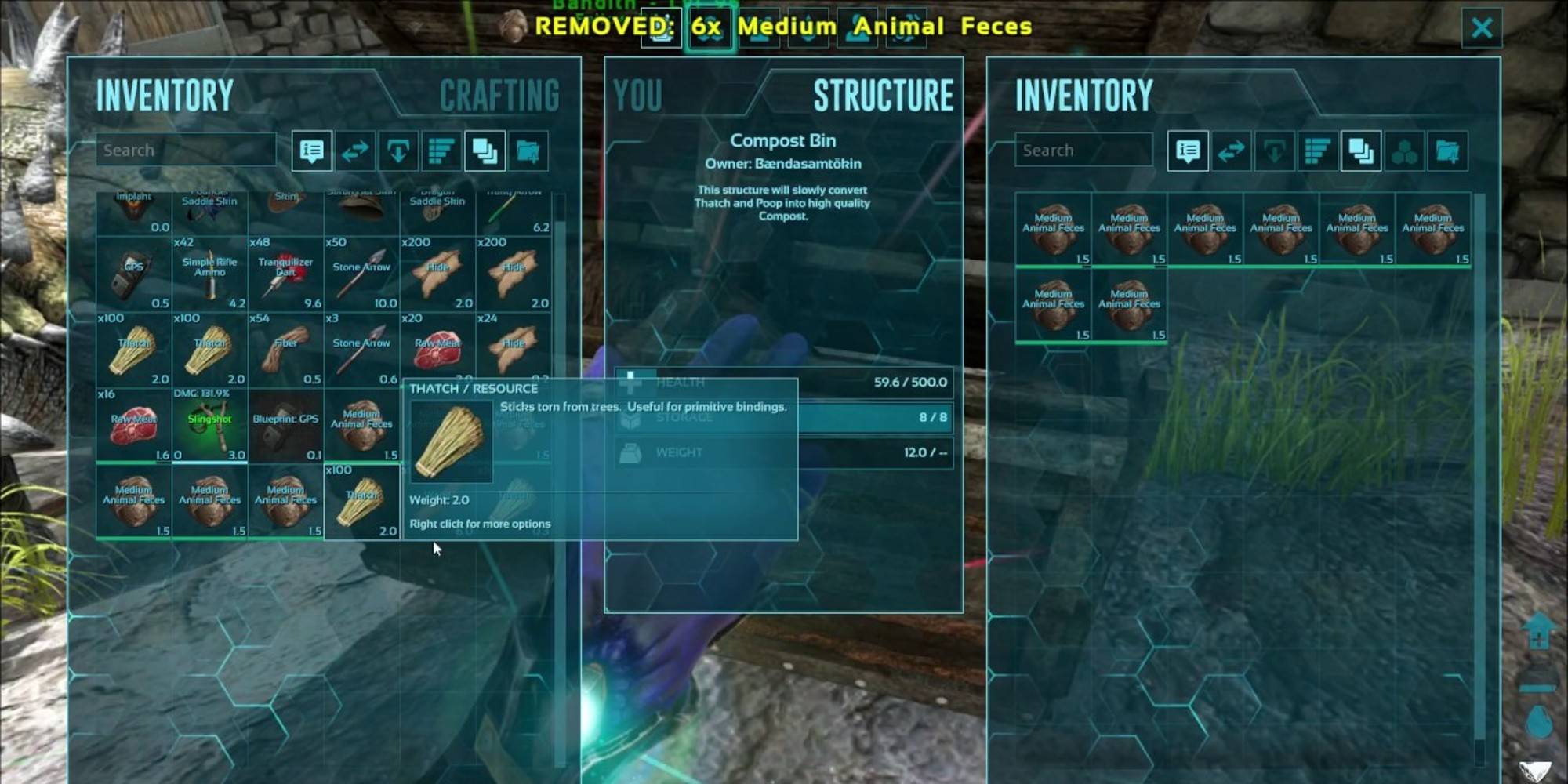This screenshot has width=1568, height=784.
Task: Select the Tranquilizer Dart stack
Action: [285, 274]
